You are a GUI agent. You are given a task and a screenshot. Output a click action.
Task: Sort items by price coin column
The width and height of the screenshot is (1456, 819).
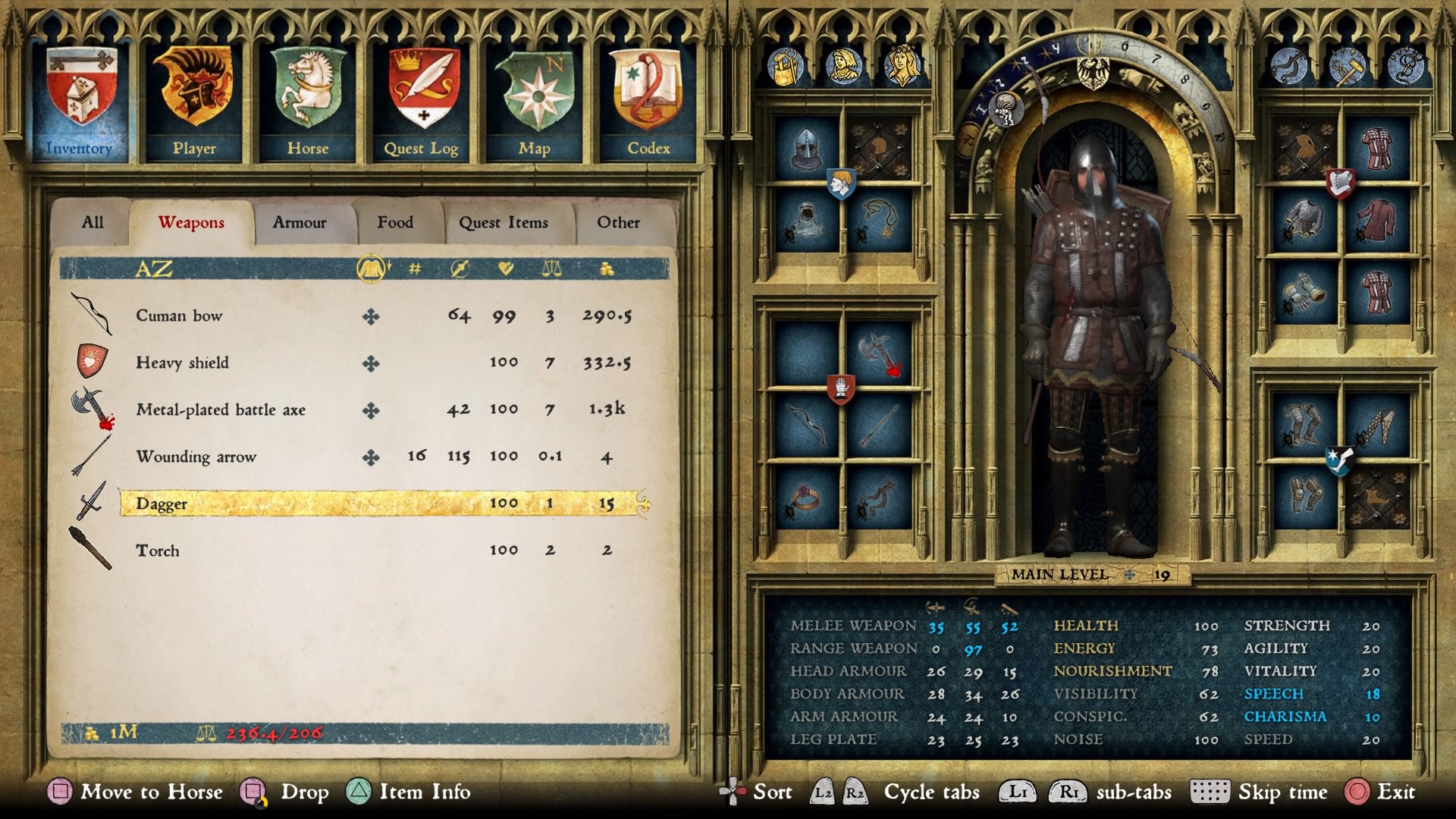pos(607,268)
